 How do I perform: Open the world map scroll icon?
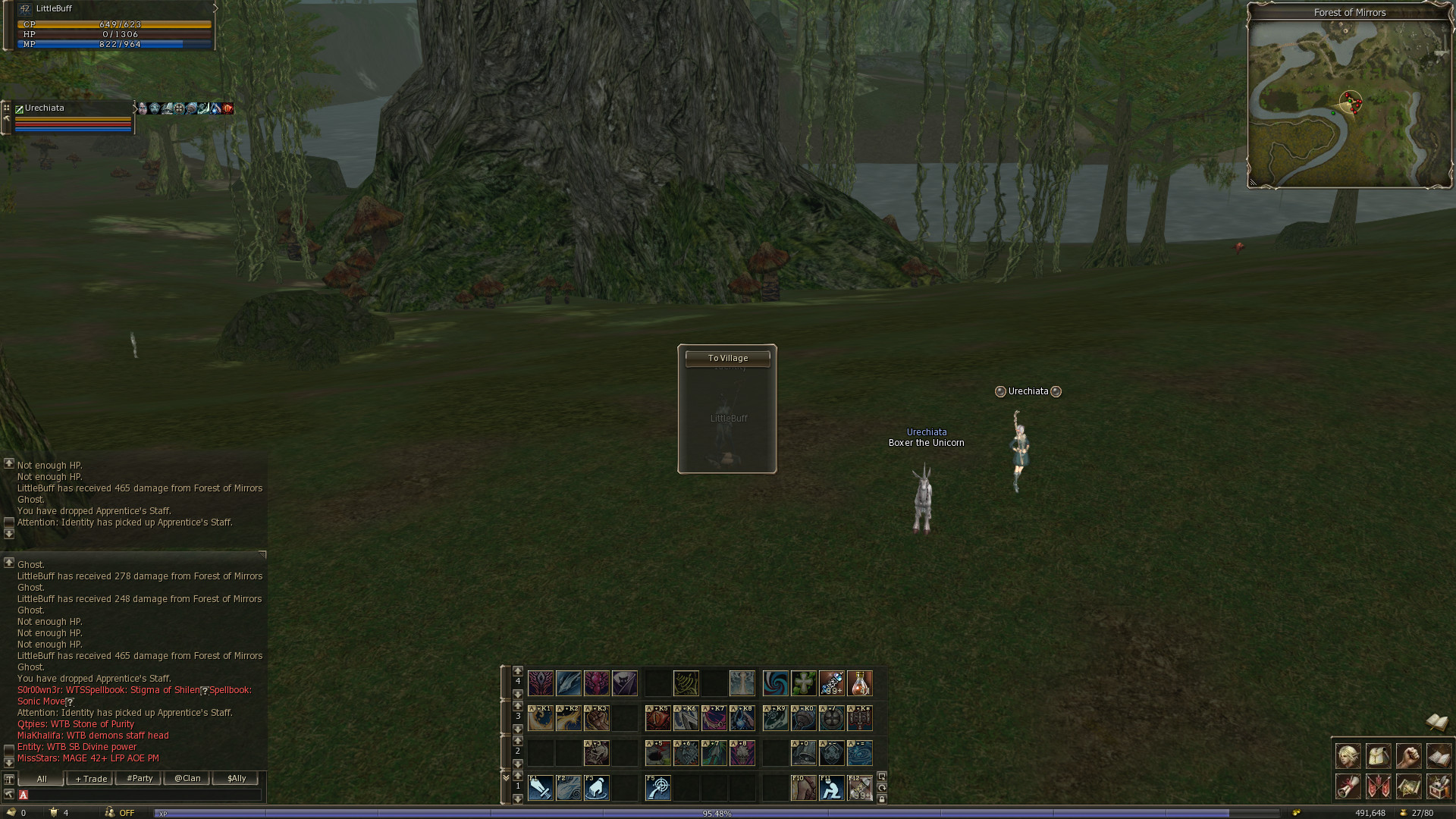point(1408,786)
